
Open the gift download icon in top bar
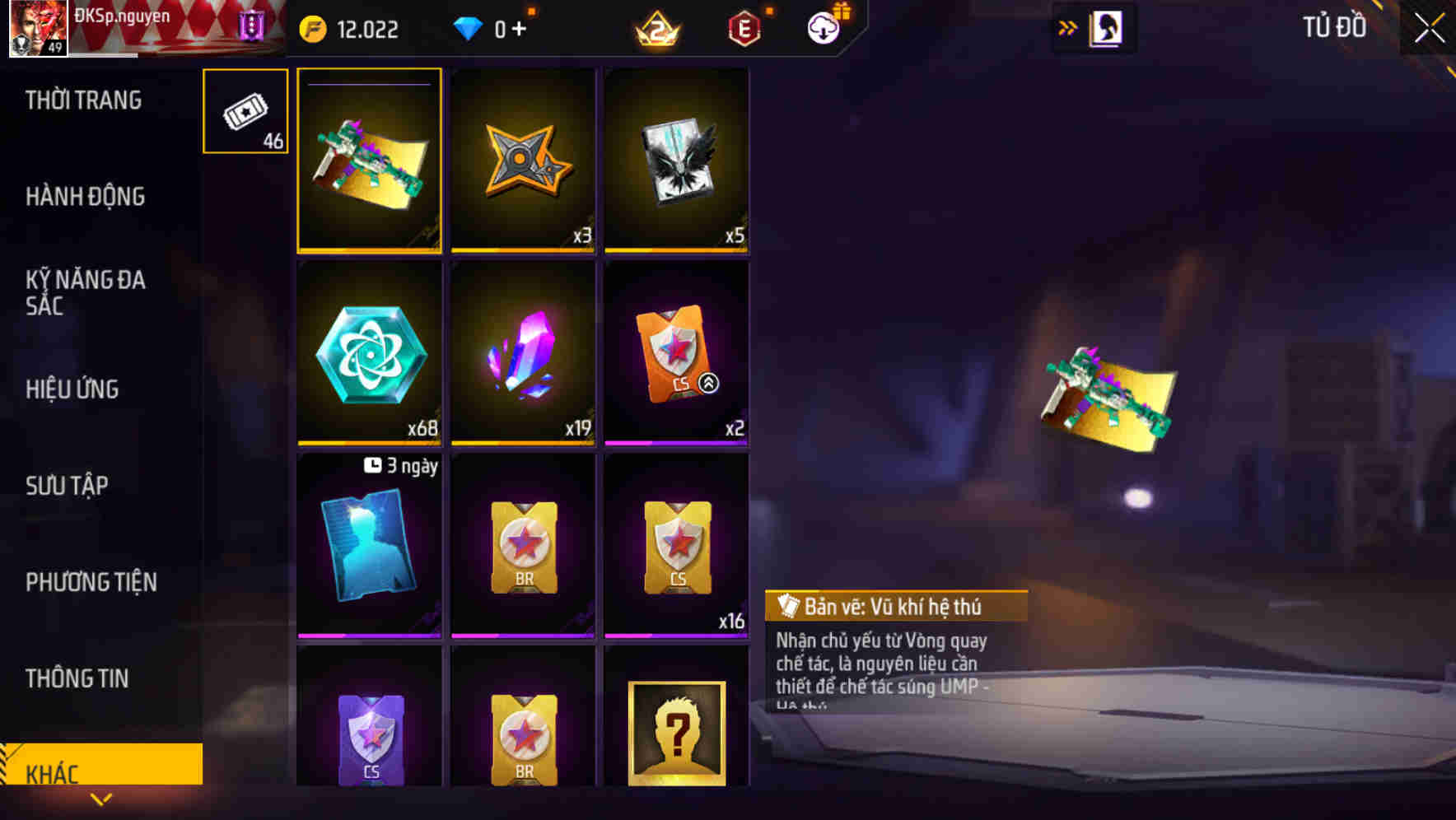tap(824, 27)
